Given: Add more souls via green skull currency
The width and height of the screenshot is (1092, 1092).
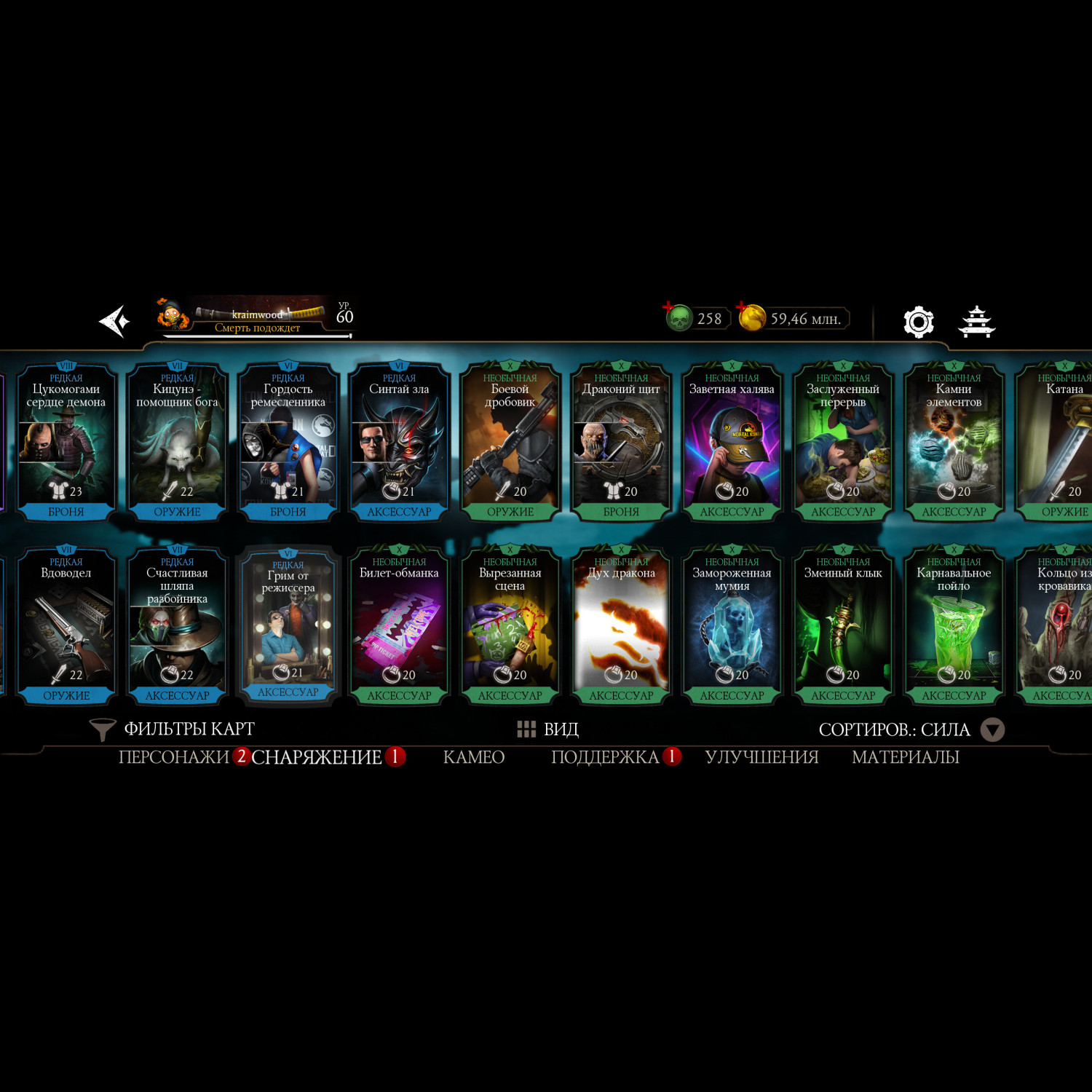Looking at the screenshot, I should coord(679,318).
